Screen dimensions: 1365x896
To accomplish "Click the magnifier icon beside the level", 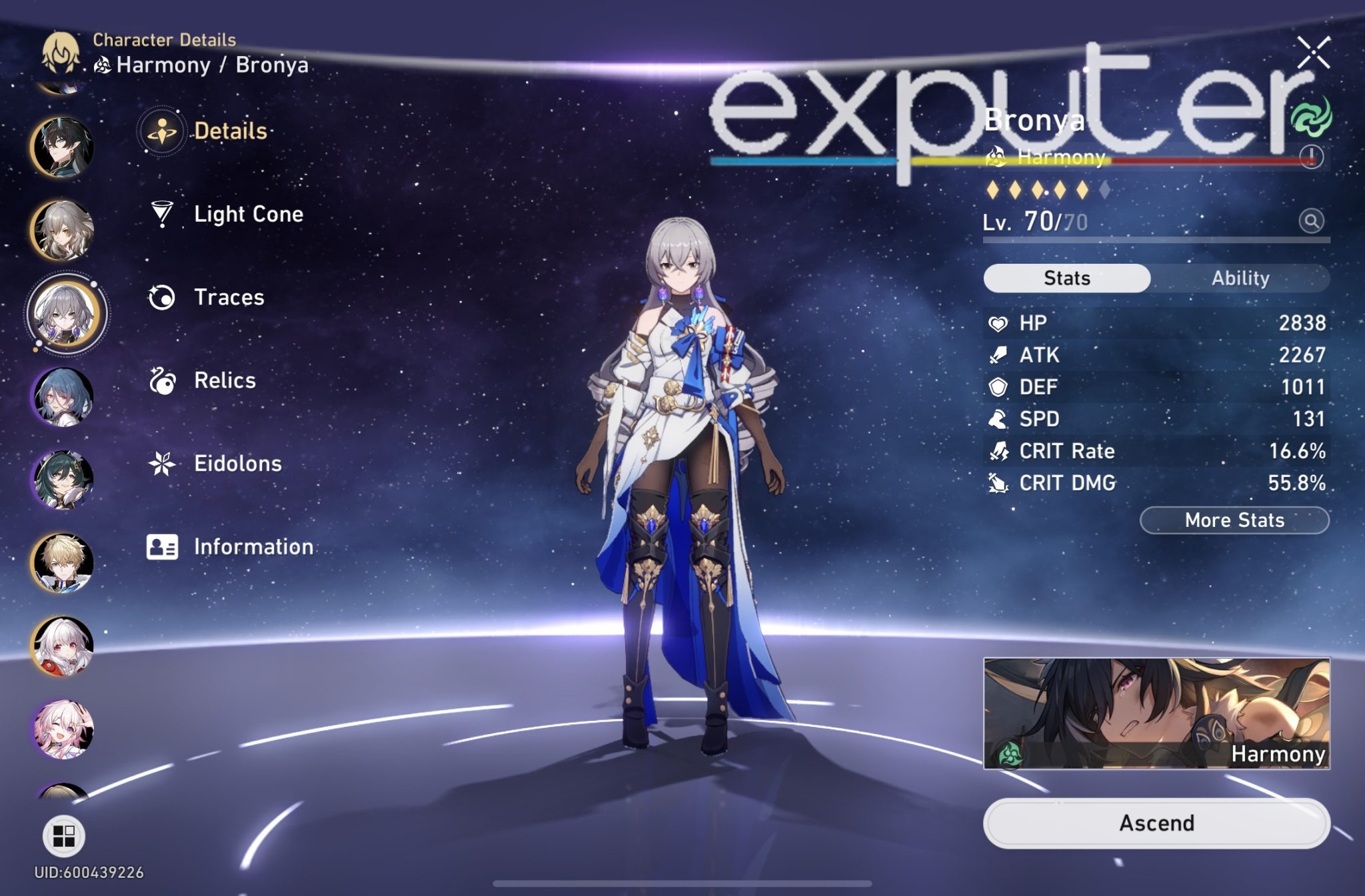I will click(1311, 221).
